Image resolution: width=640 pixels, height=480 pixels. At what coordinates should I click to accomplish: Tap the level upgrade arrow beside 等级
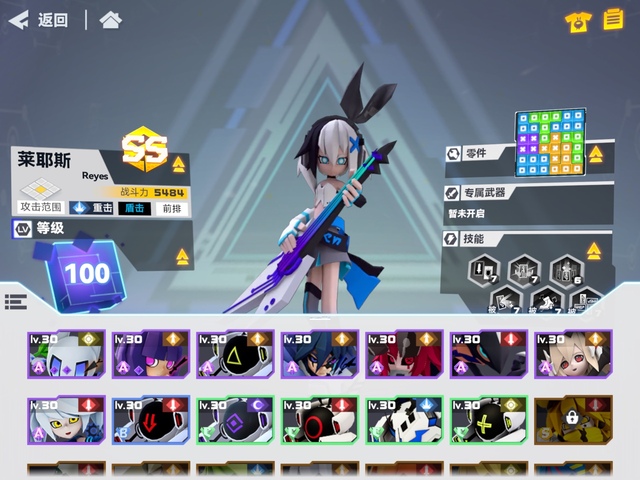[182, 257]
